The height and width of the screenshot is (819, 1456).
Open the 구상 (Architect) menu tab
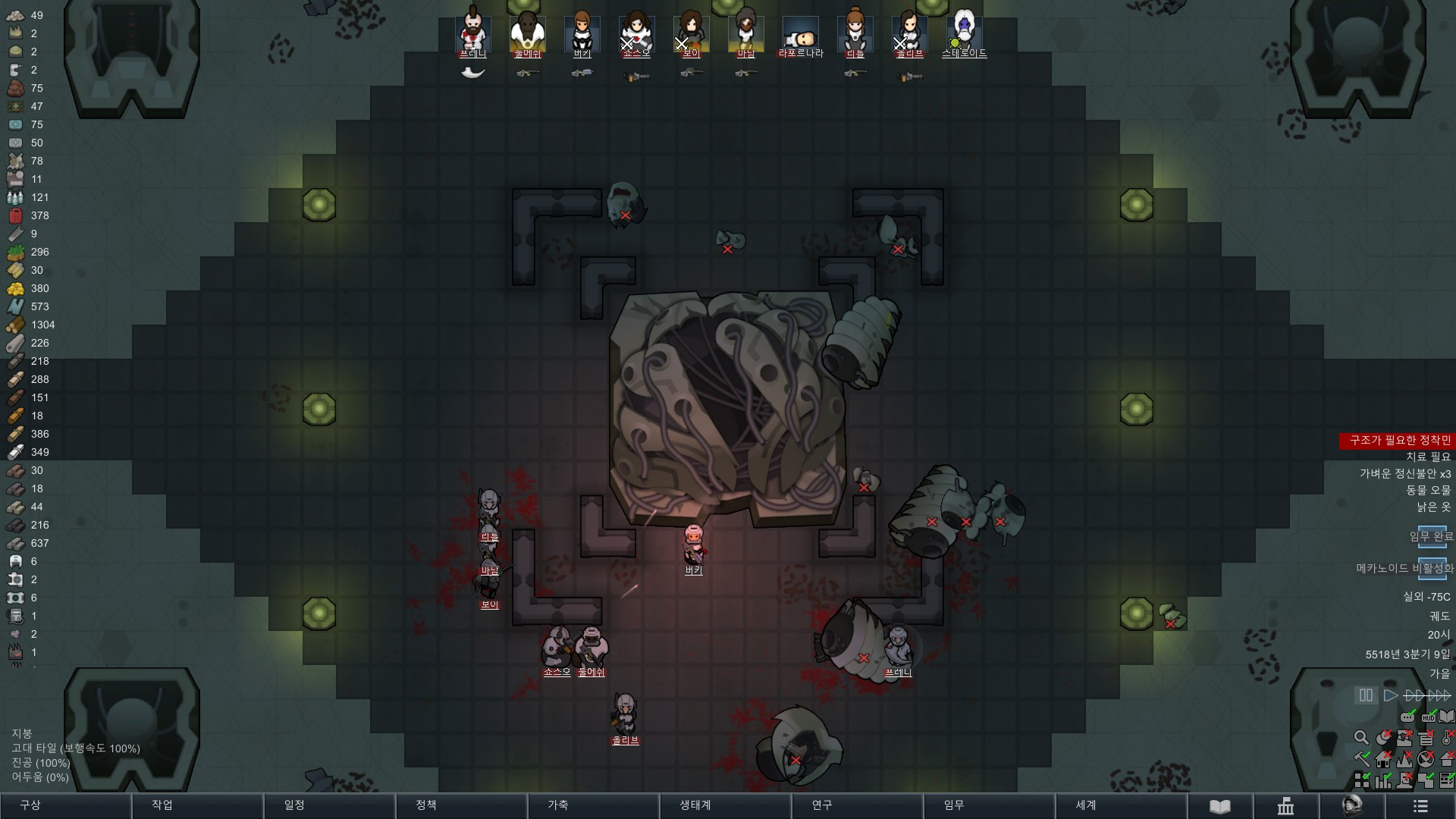(65, 805)
